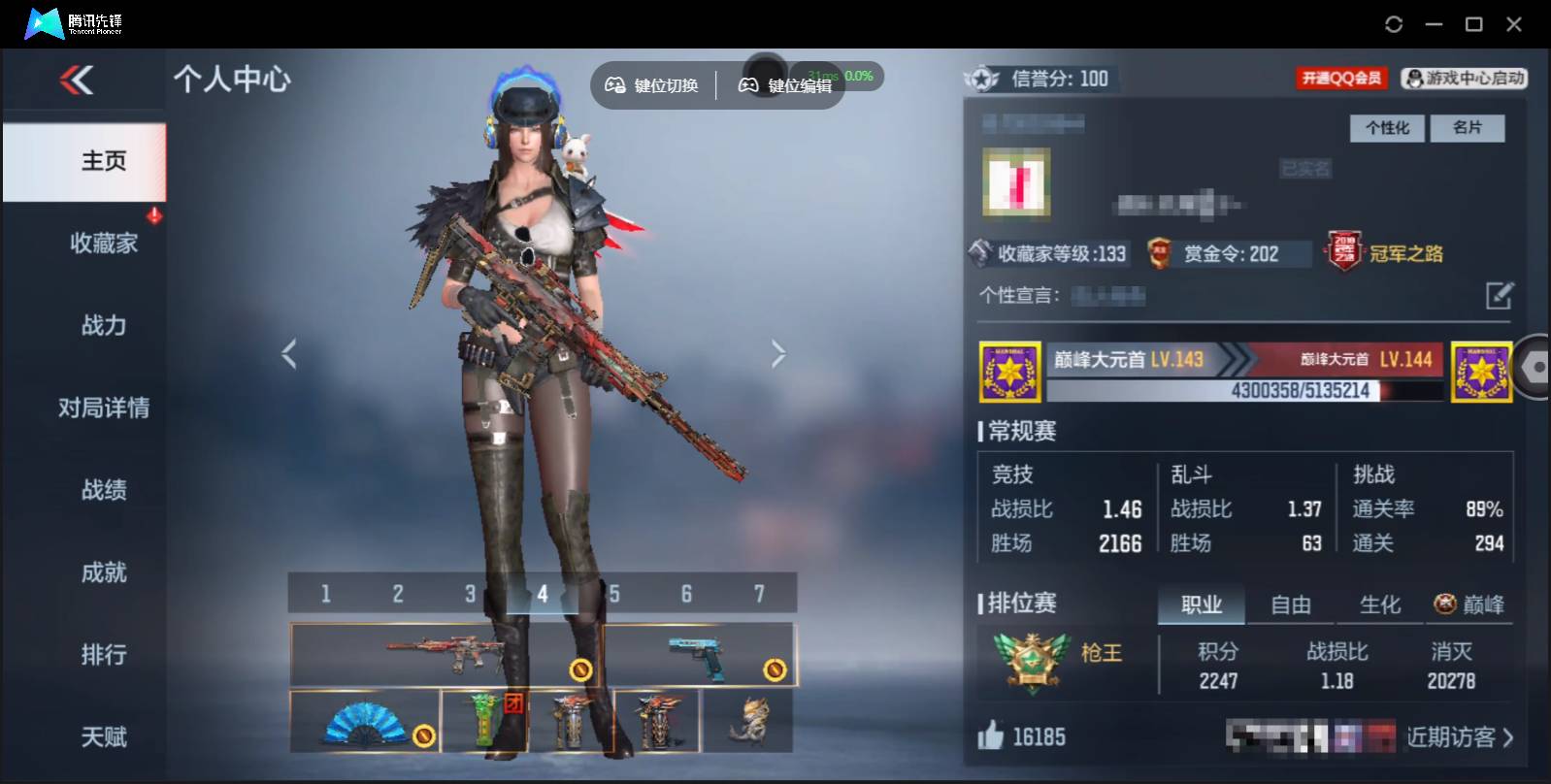
Task: Select weapon slot 5 numbered tab
Action: click(x=614, y=594)
